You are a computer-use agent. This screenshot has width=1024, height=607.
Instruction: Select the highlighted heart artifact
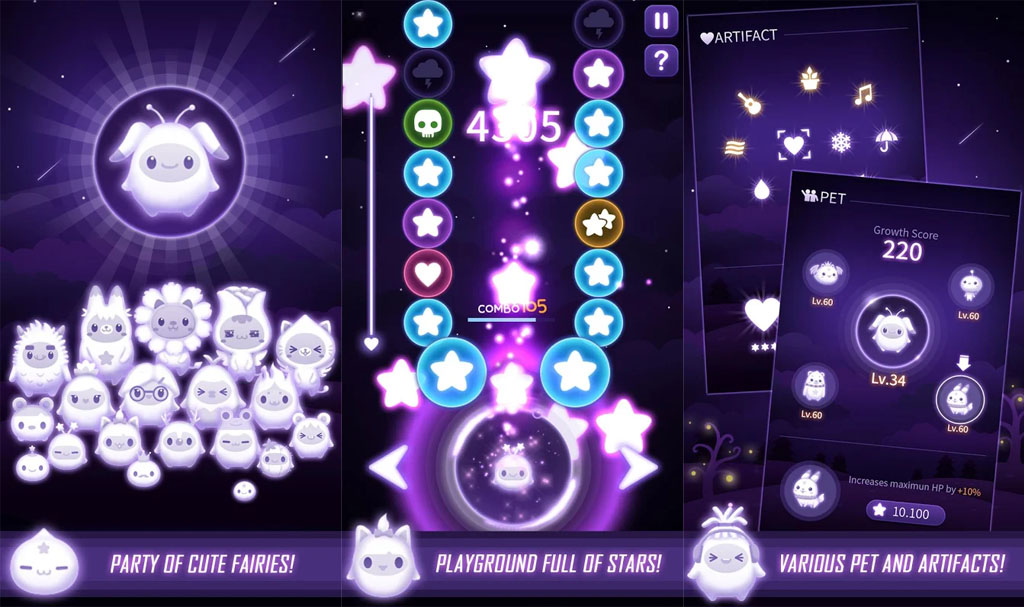click(794, 145)
